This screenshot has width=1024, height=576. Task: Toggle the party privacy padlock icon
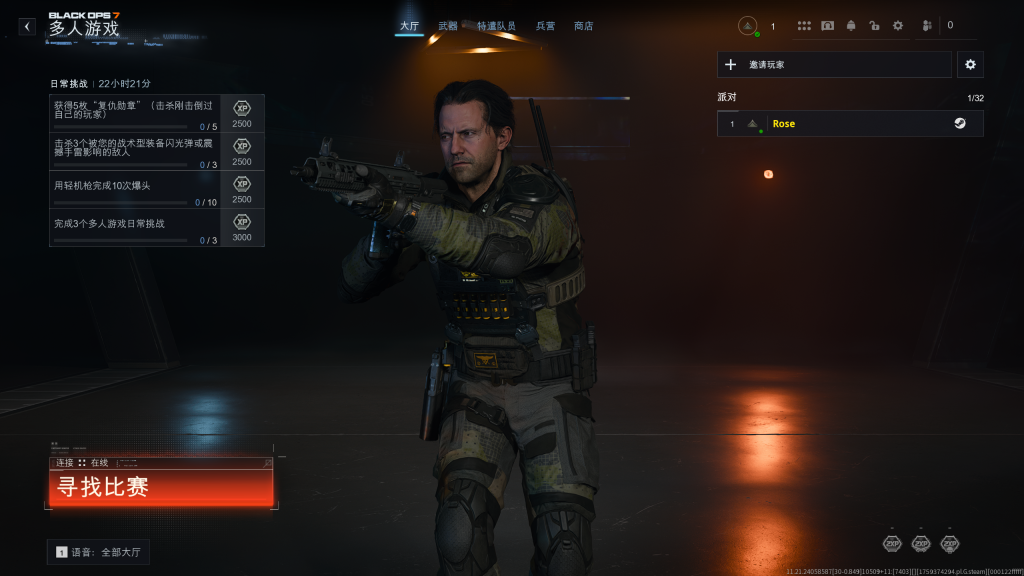[874, 26]
